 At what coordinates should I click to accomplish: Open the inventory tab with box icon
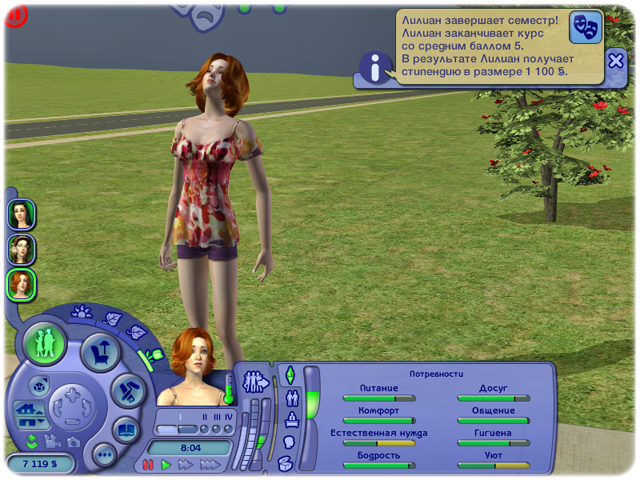tap(286, 463)
